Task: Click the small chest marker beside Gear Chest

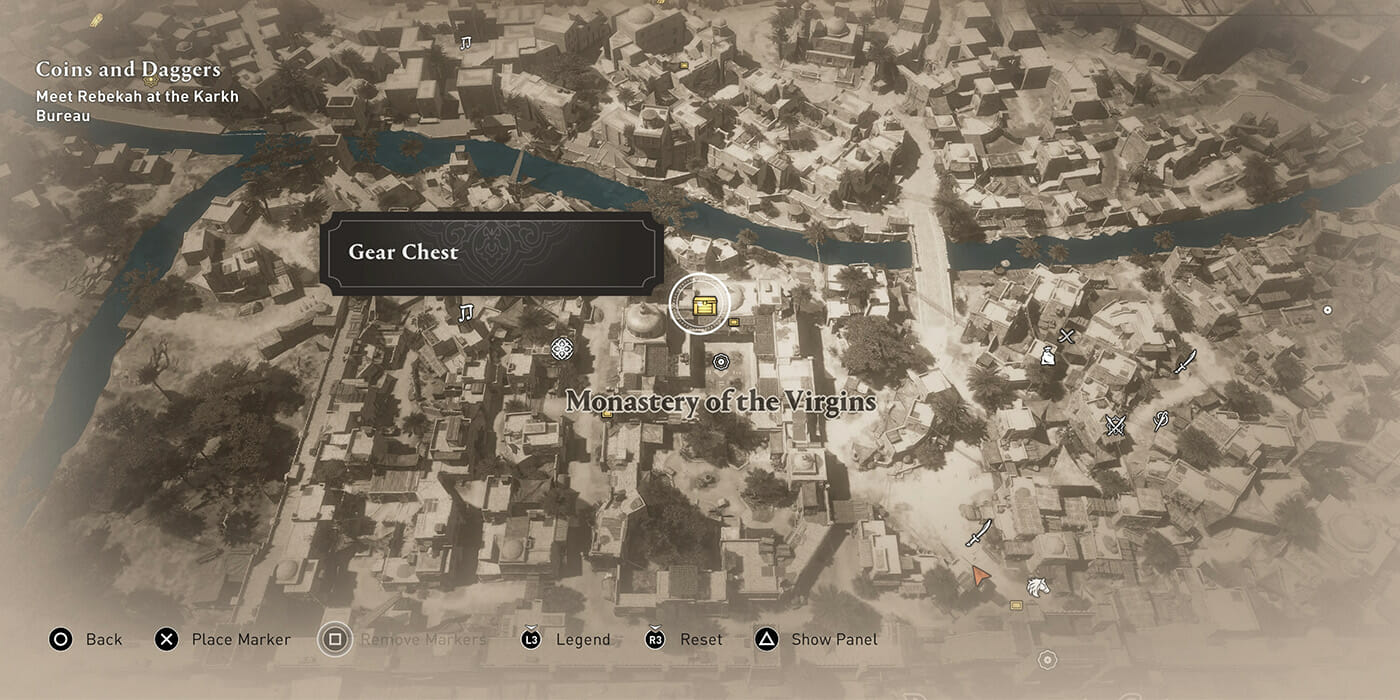Action: (x=735, y=322)
